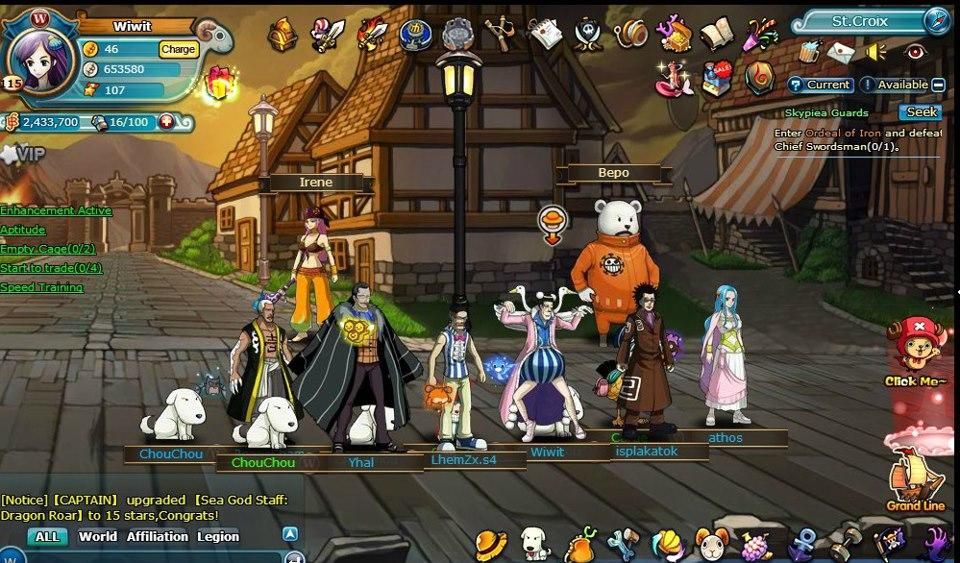Set sail via Grand Line ship
The height and width of the screenshot is (563, 960).
(x=915, y=475)
